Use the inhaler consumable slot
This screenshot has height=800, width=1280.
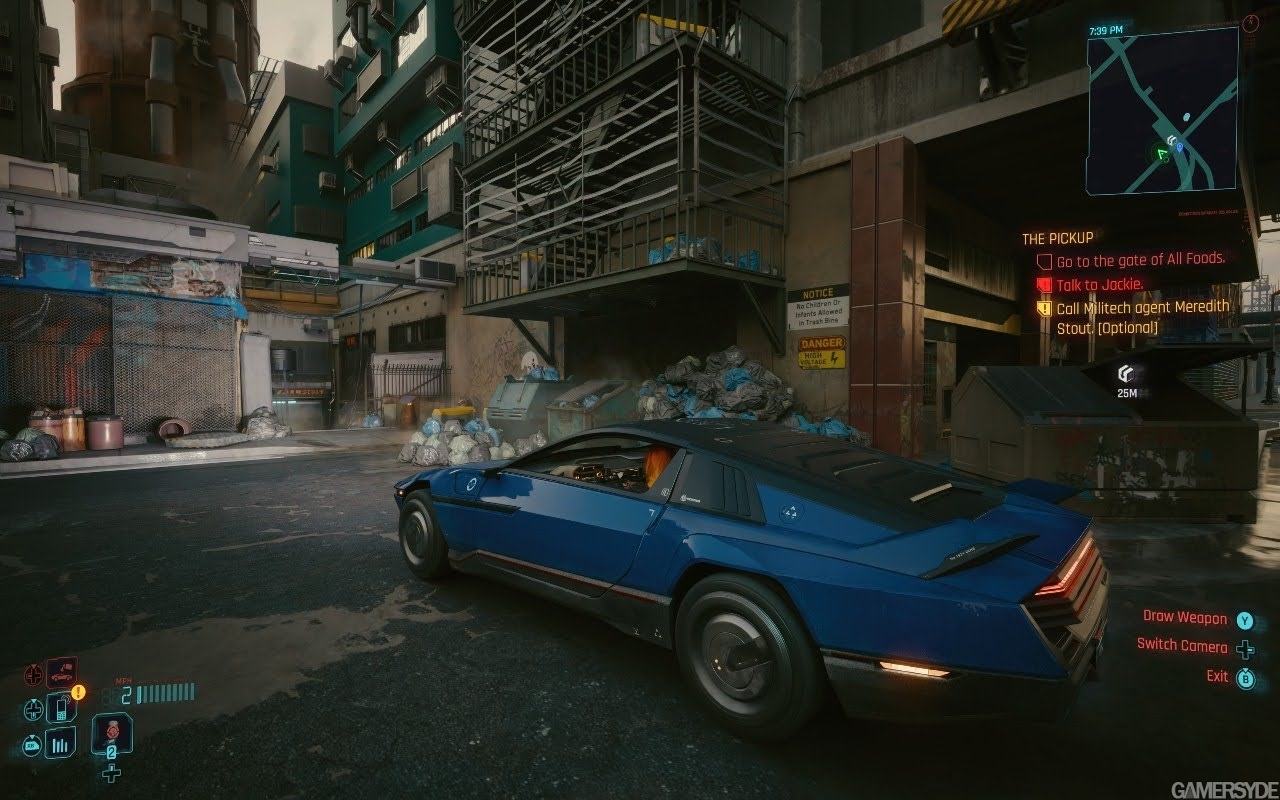(112, 735)
